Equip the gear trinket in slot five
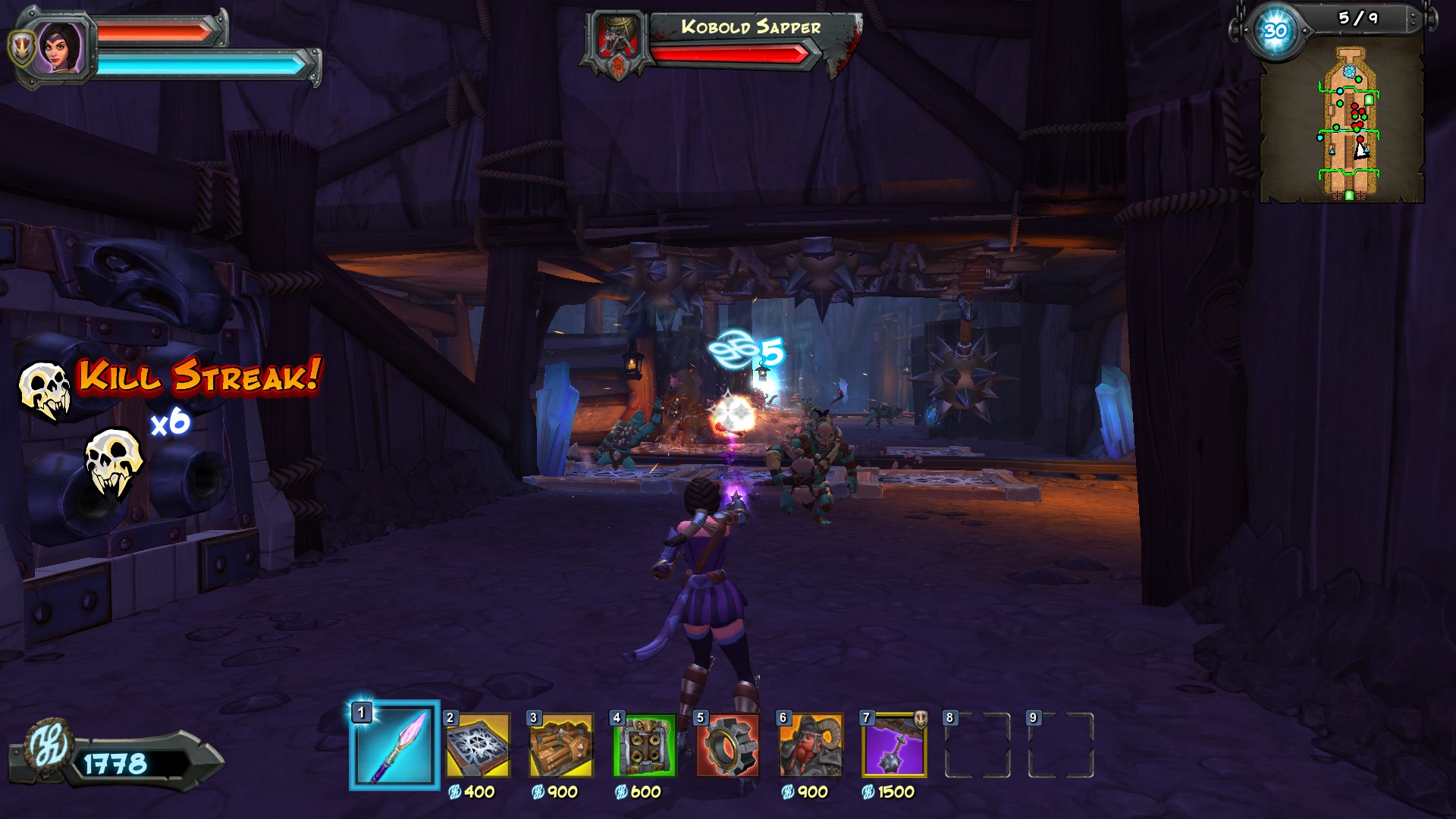 727,745
